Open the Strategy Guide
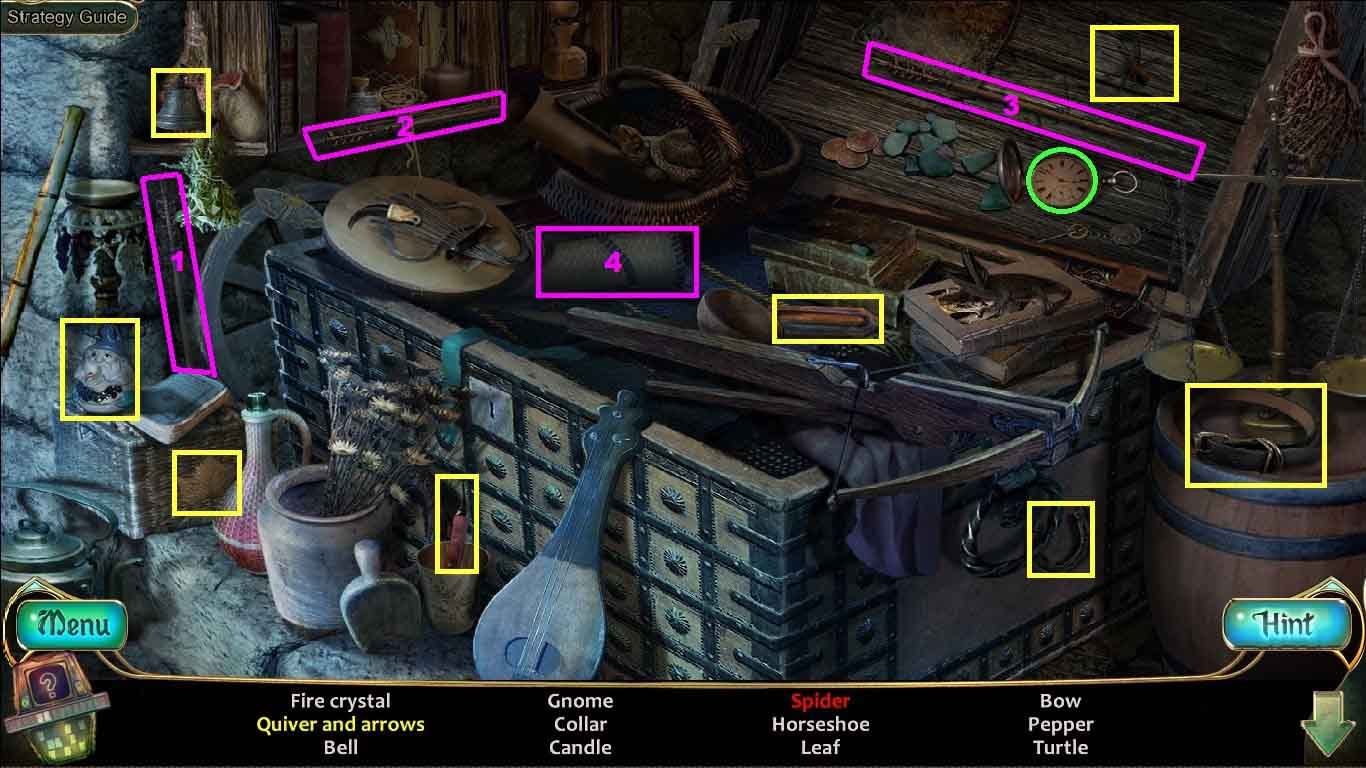This screenshot has height=768, width=1366. [67, 17]
